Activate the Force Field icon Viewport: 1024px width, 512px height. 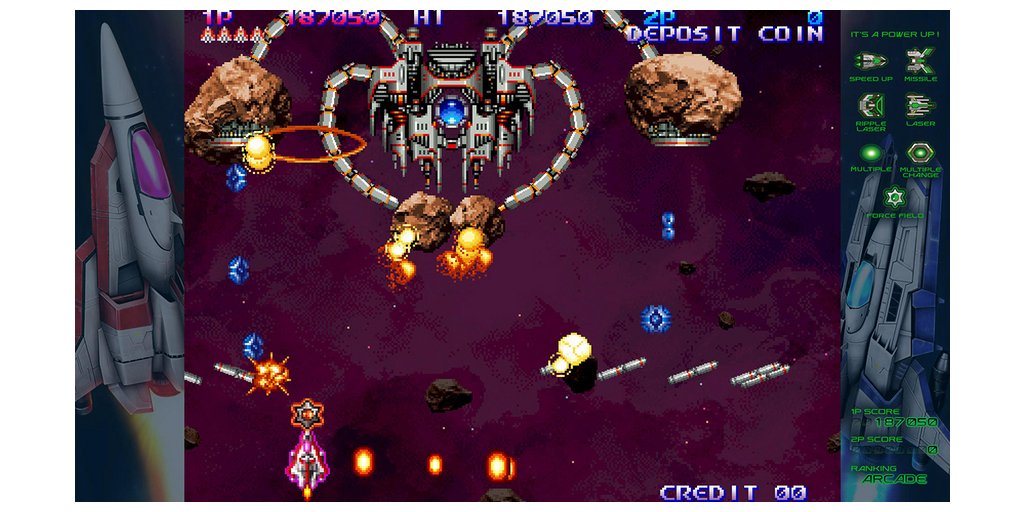(895, 196)
